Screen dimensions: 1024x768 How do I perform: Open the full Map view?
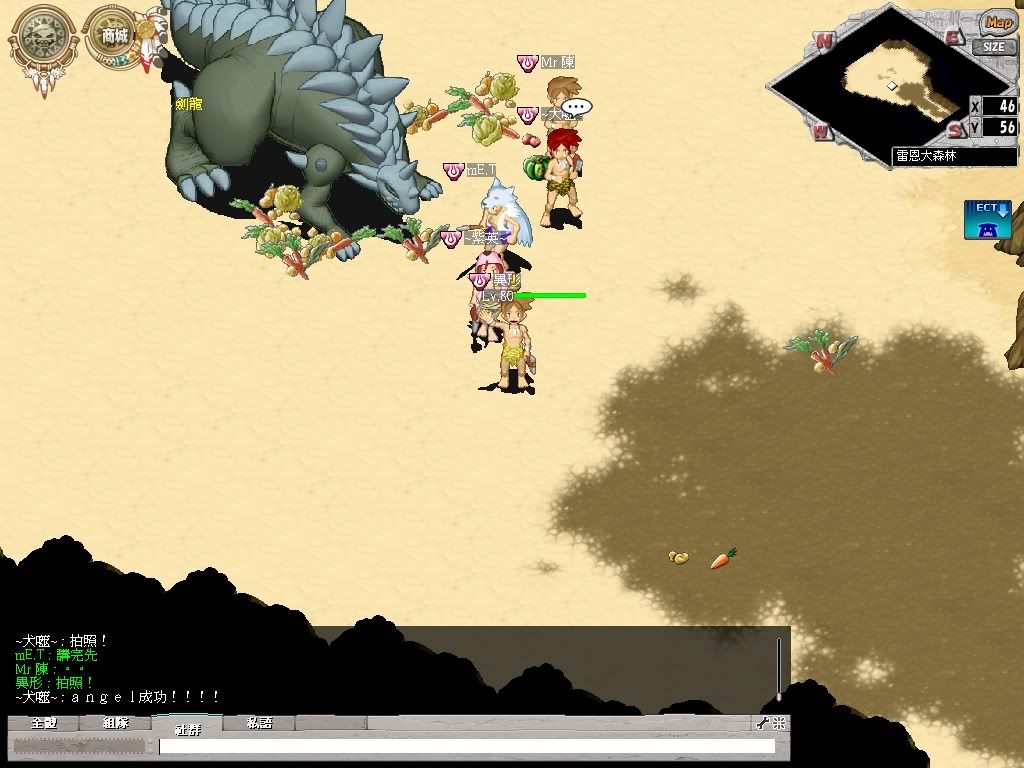pos(996,22)
